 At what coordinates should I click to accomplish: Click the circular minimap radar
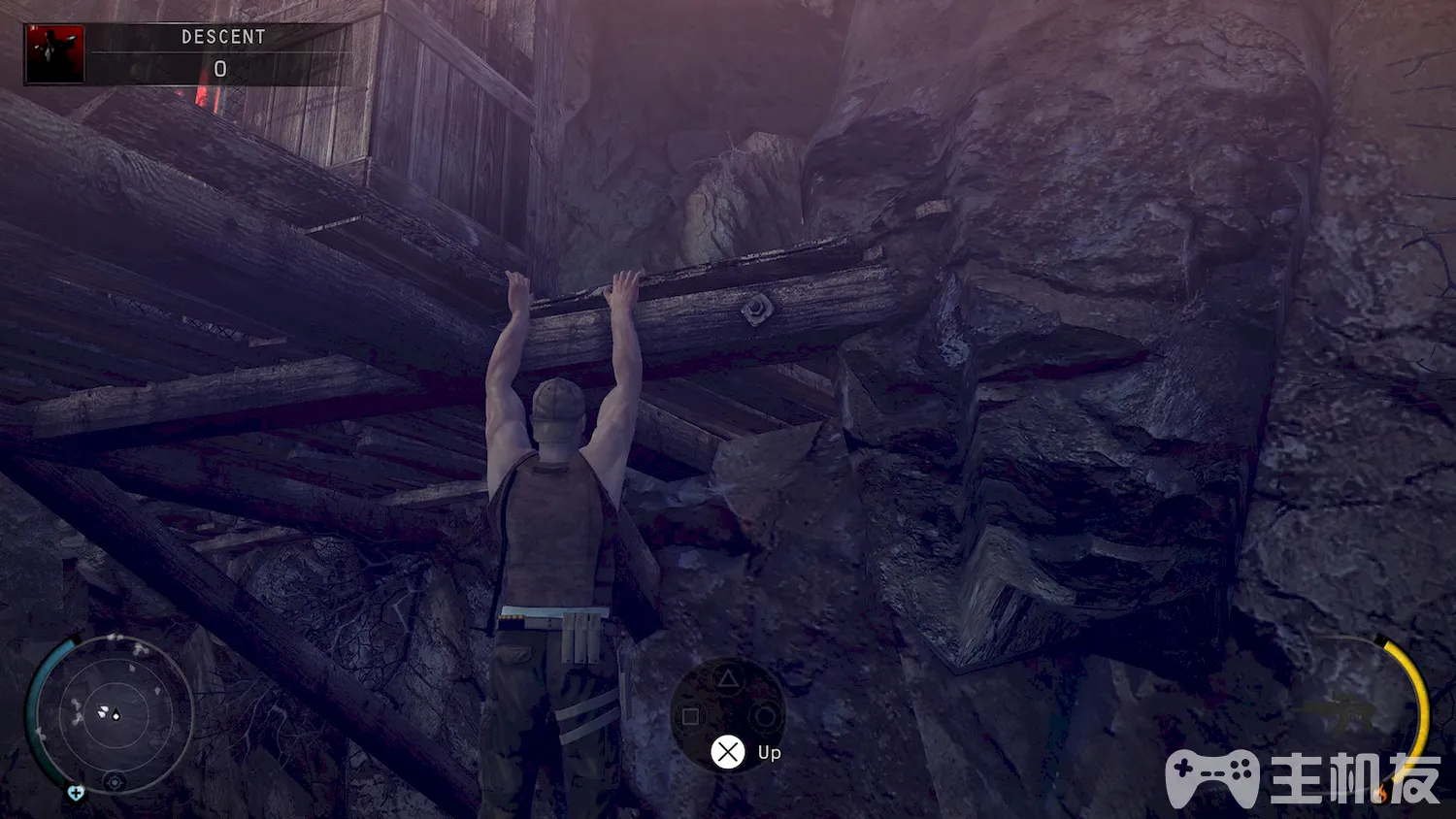[112, 715]
